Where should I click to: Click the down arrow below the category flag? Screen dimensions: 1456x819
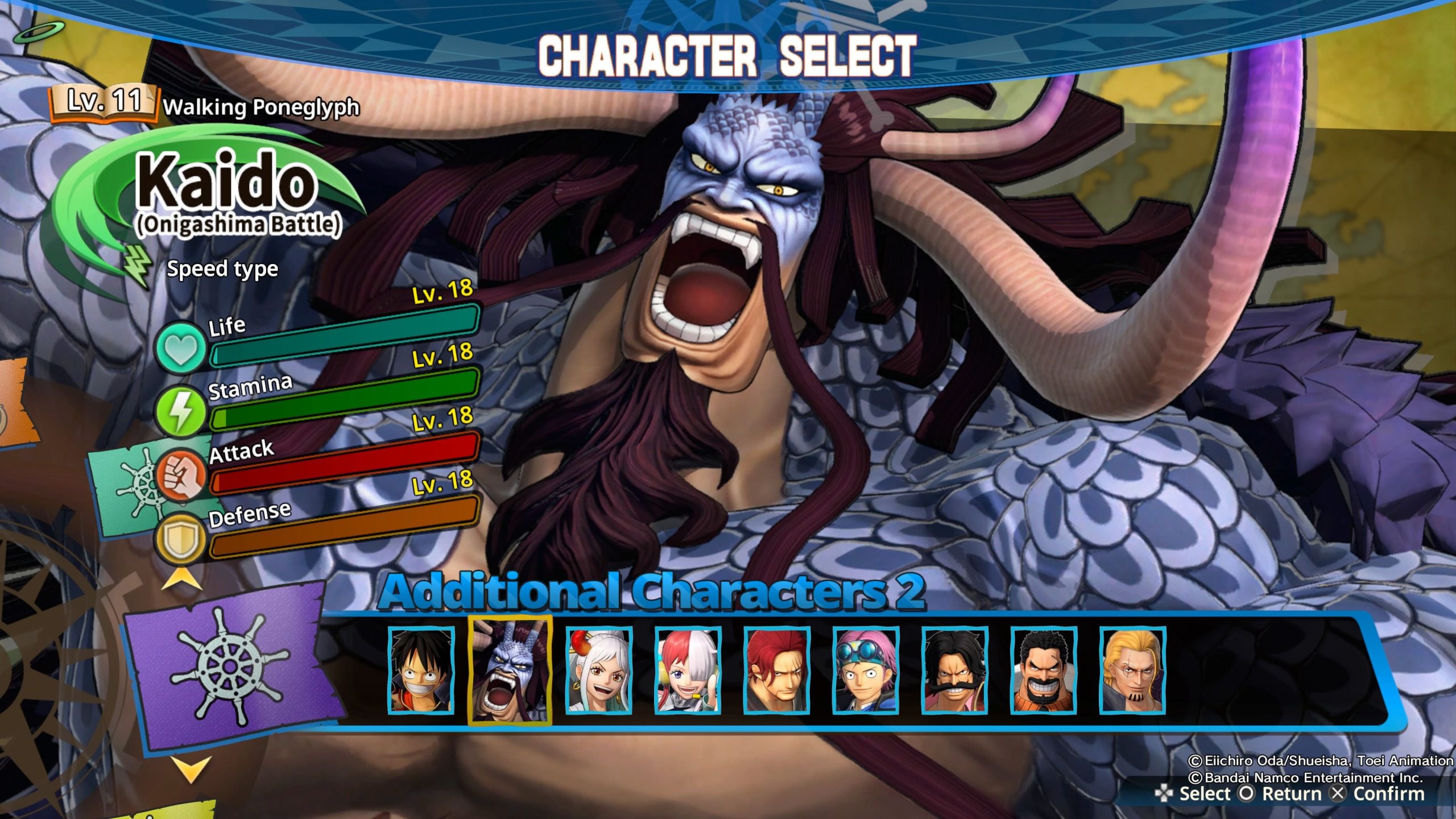[191, 769]
